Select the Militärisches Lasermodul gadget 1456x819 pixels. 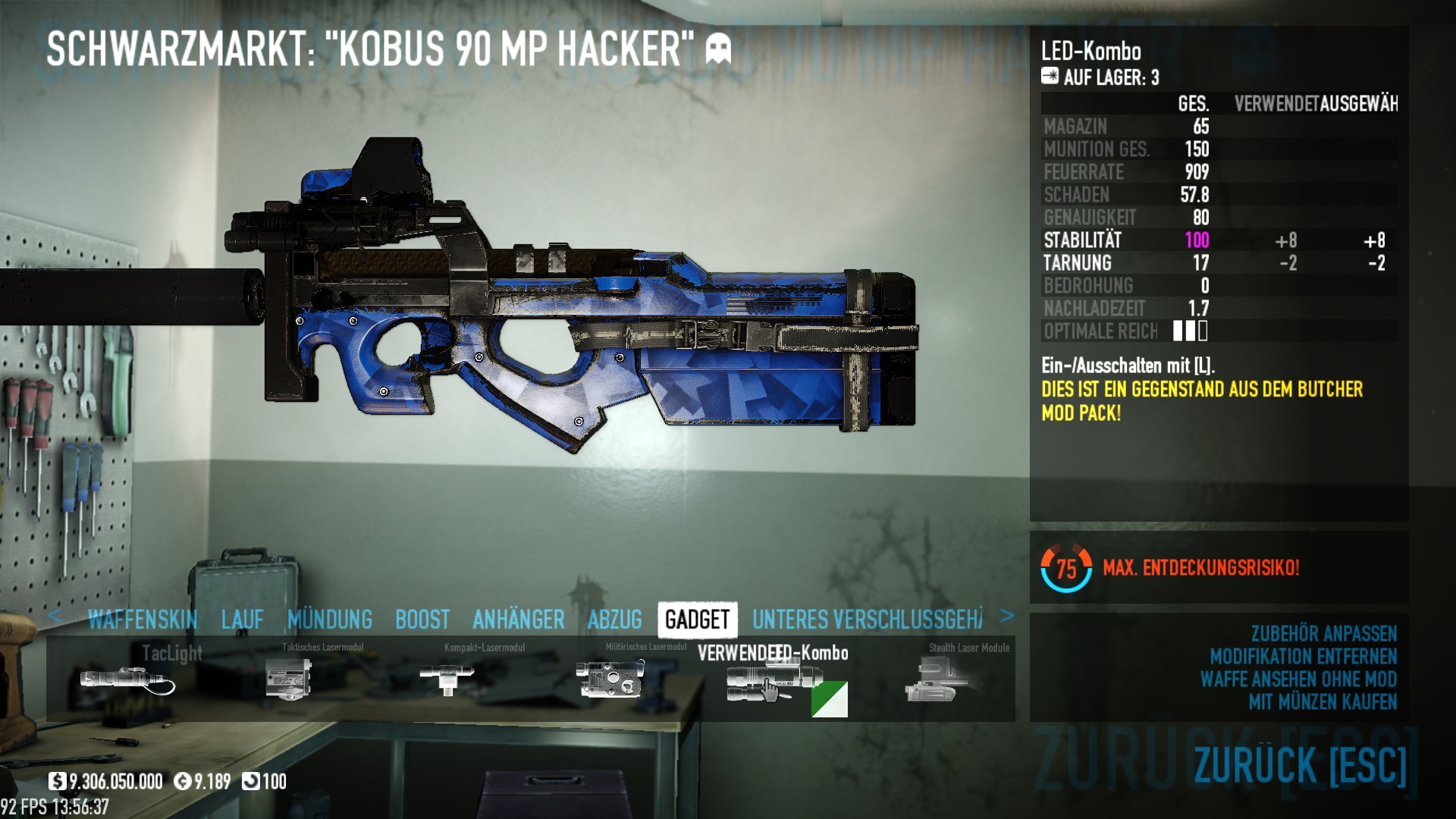[610, 677]
